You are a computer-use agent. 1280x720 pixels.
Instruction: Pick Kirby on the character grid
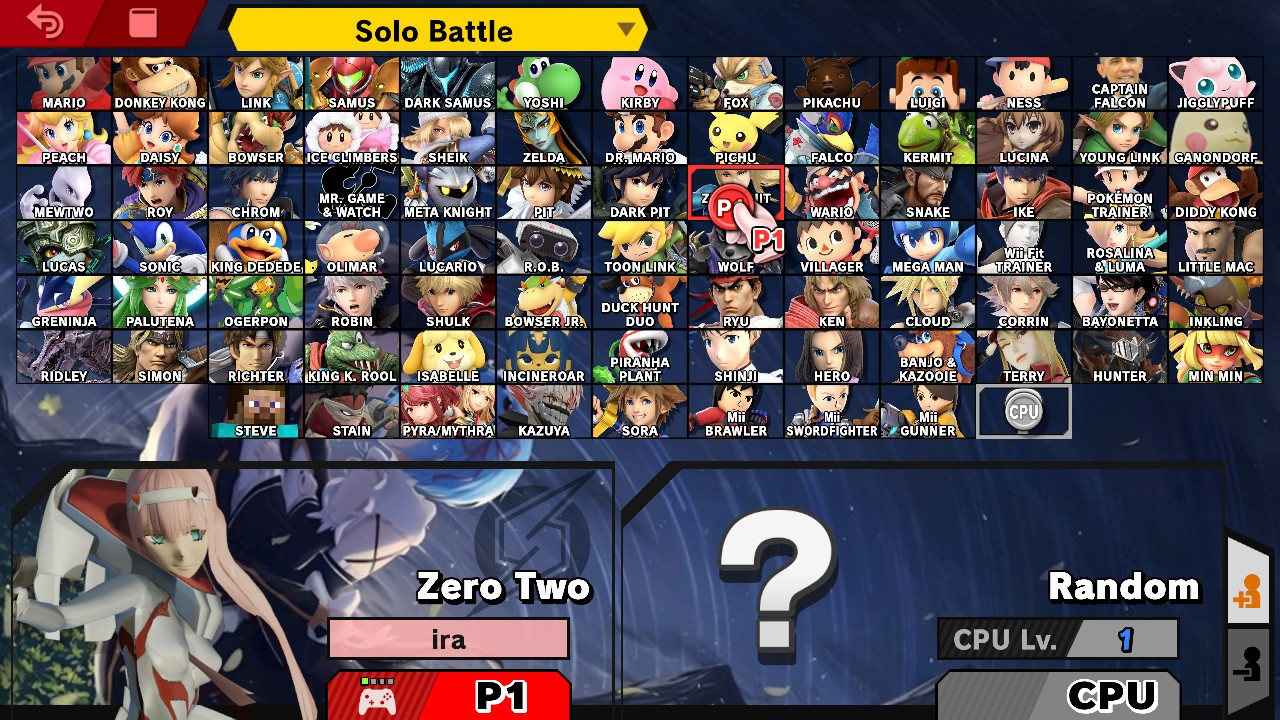[x=639, y=83]
